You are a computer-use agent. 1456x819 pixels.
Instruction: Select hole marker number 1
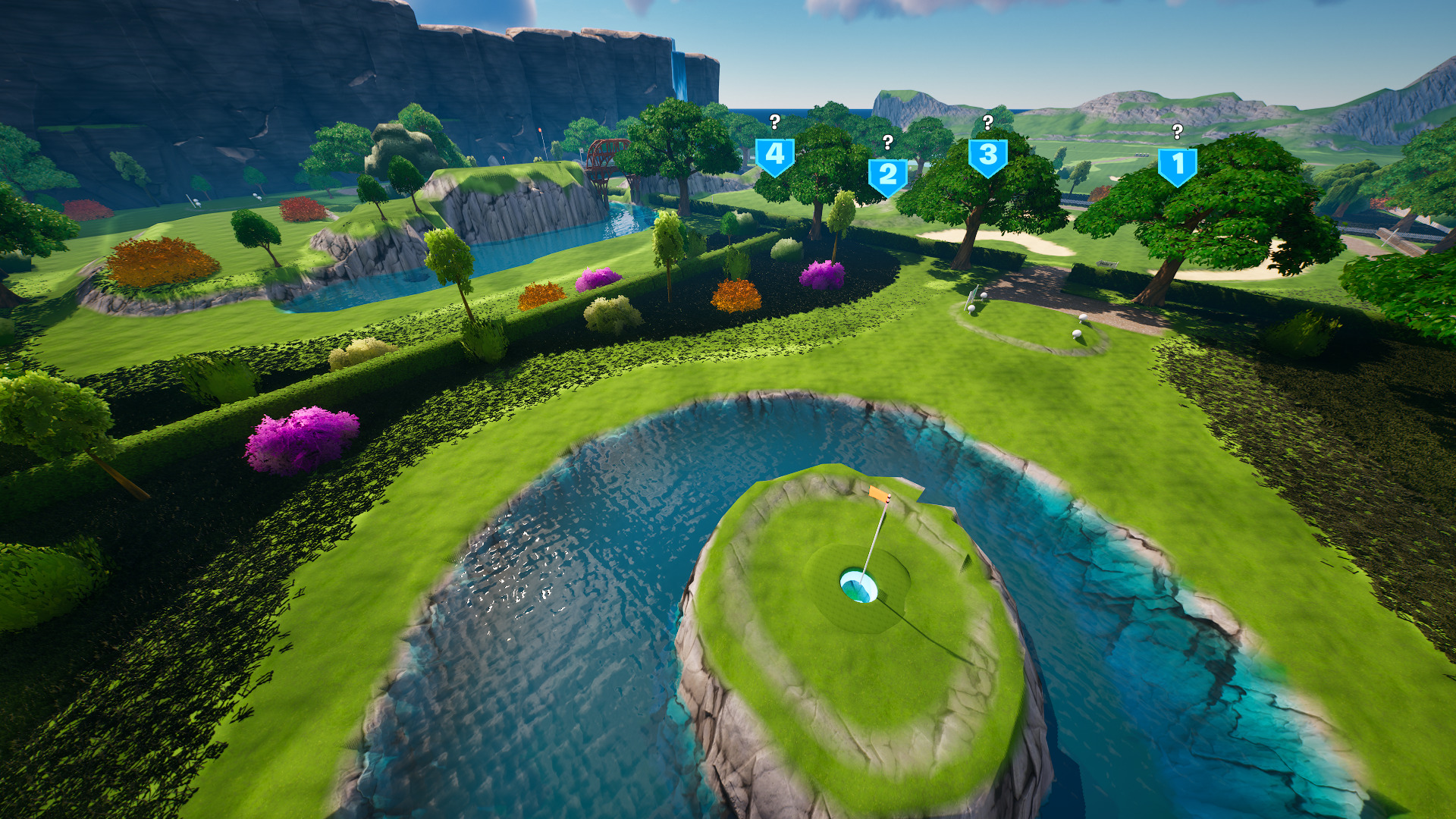coord(1176,163)
